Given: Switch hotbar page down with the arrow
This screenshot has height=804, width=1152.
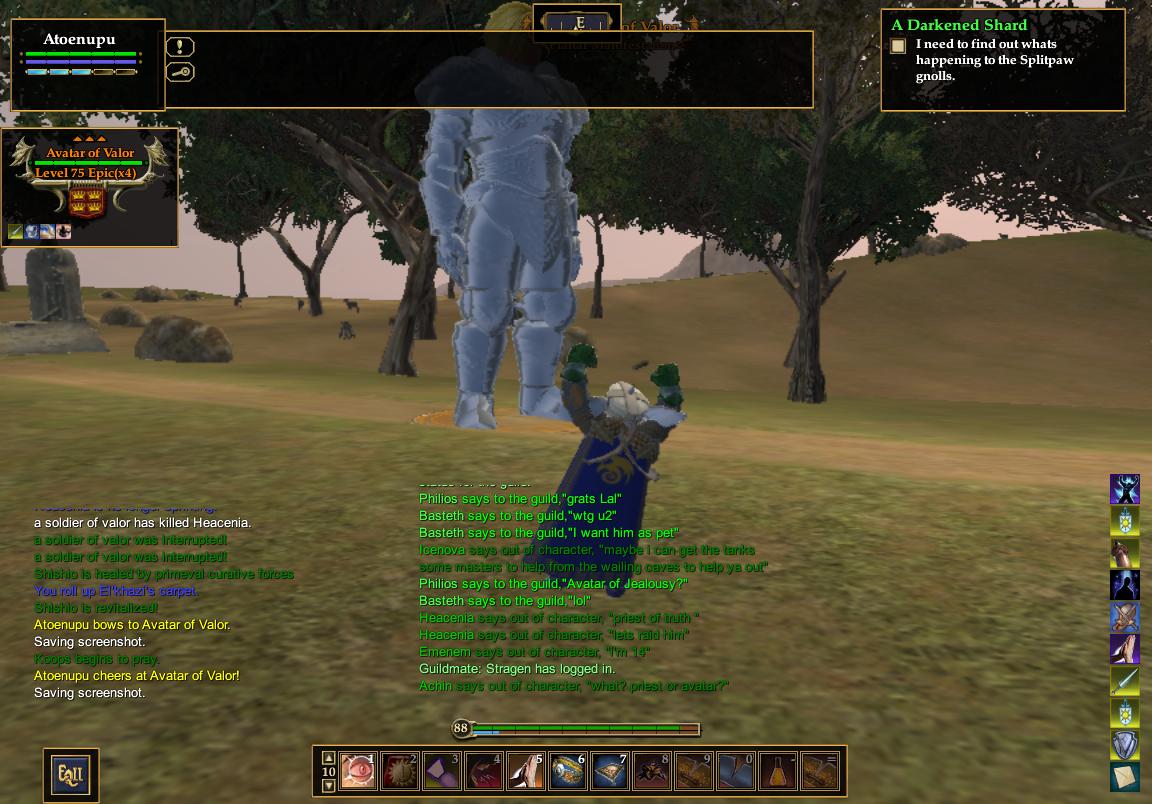Looking at the screenshot, I should [328, 786].
